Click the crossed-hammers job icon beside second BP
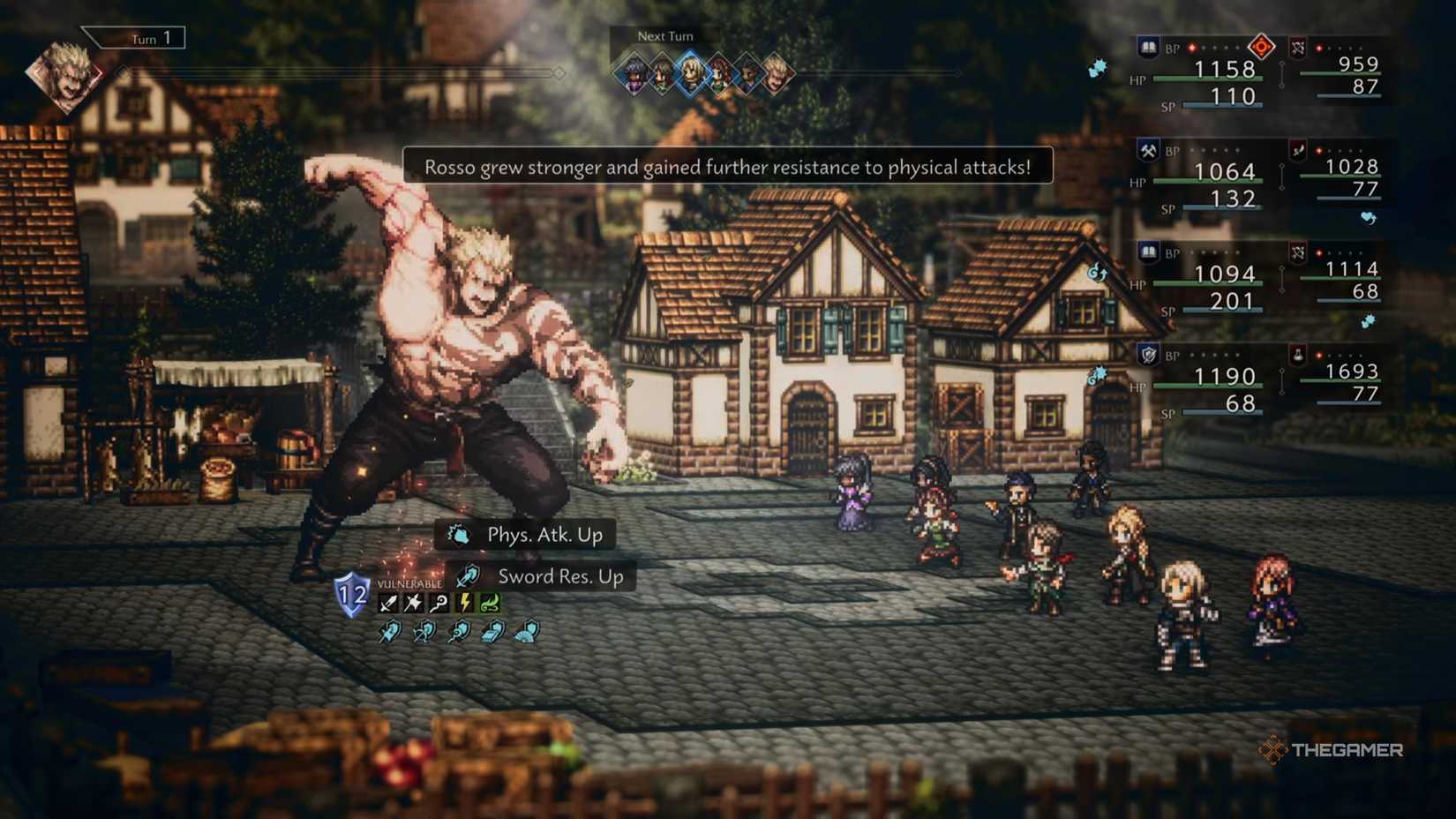The width and height of the screenshot is (1456, 819). 1148,151
